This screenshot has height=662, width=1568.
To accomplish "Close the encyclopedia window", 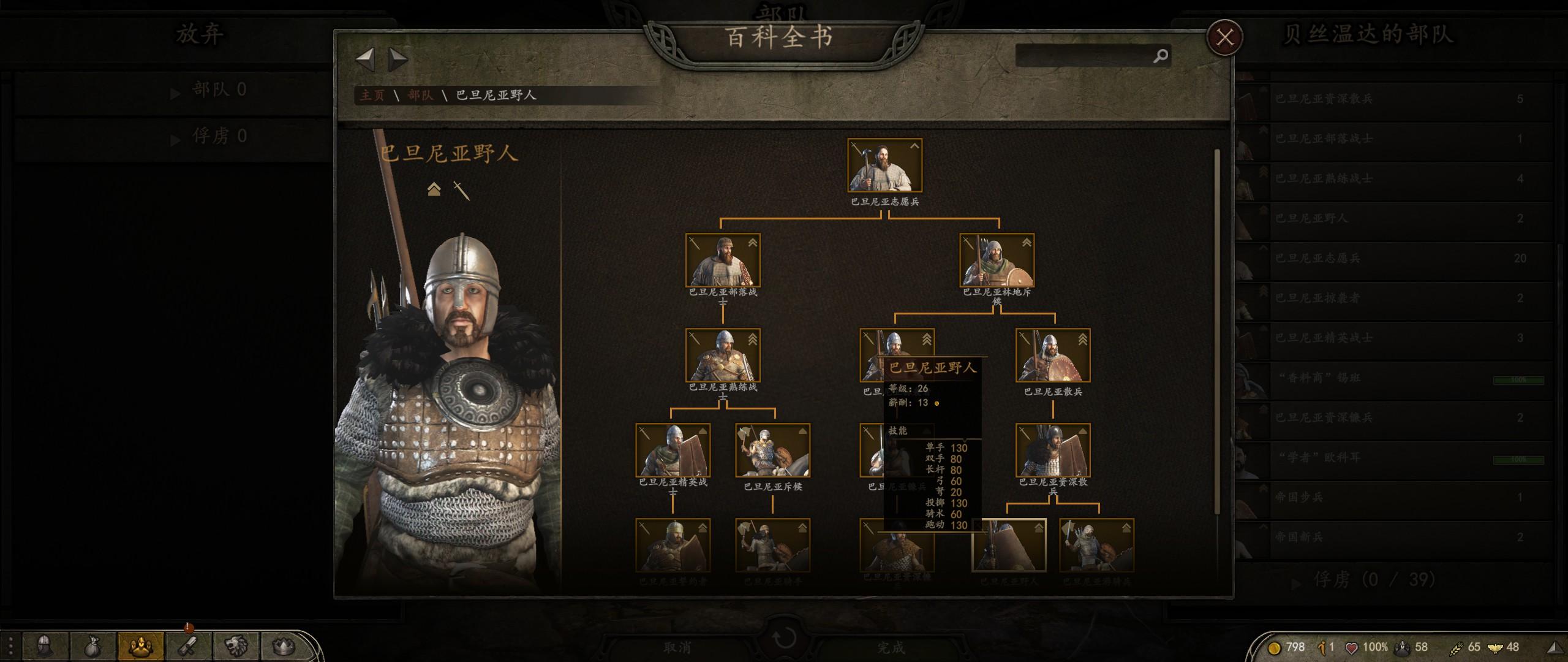I will pyautogui.click(x=1224, y=37).
